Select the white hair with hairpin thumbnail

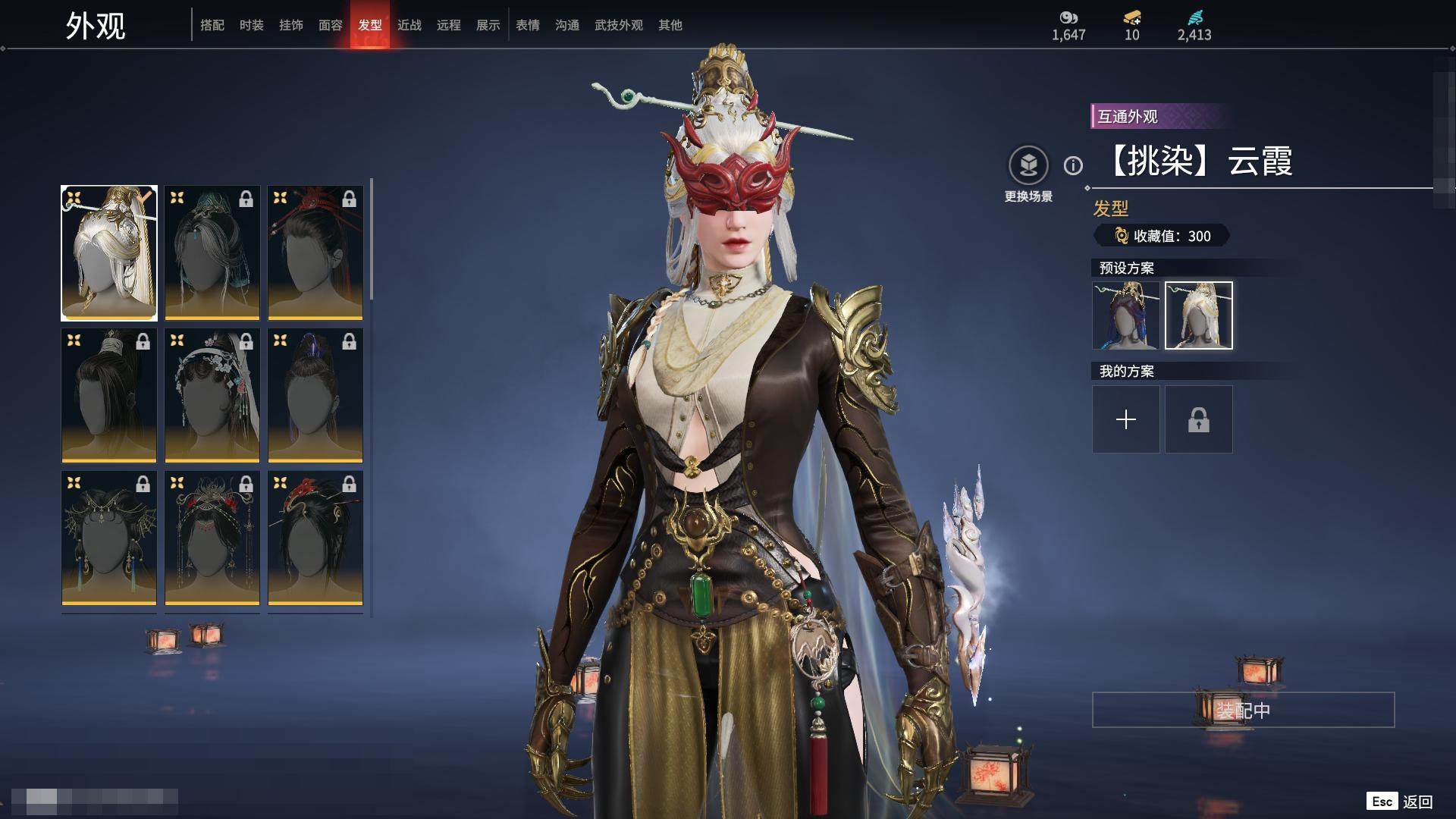[x=109, y=253]
